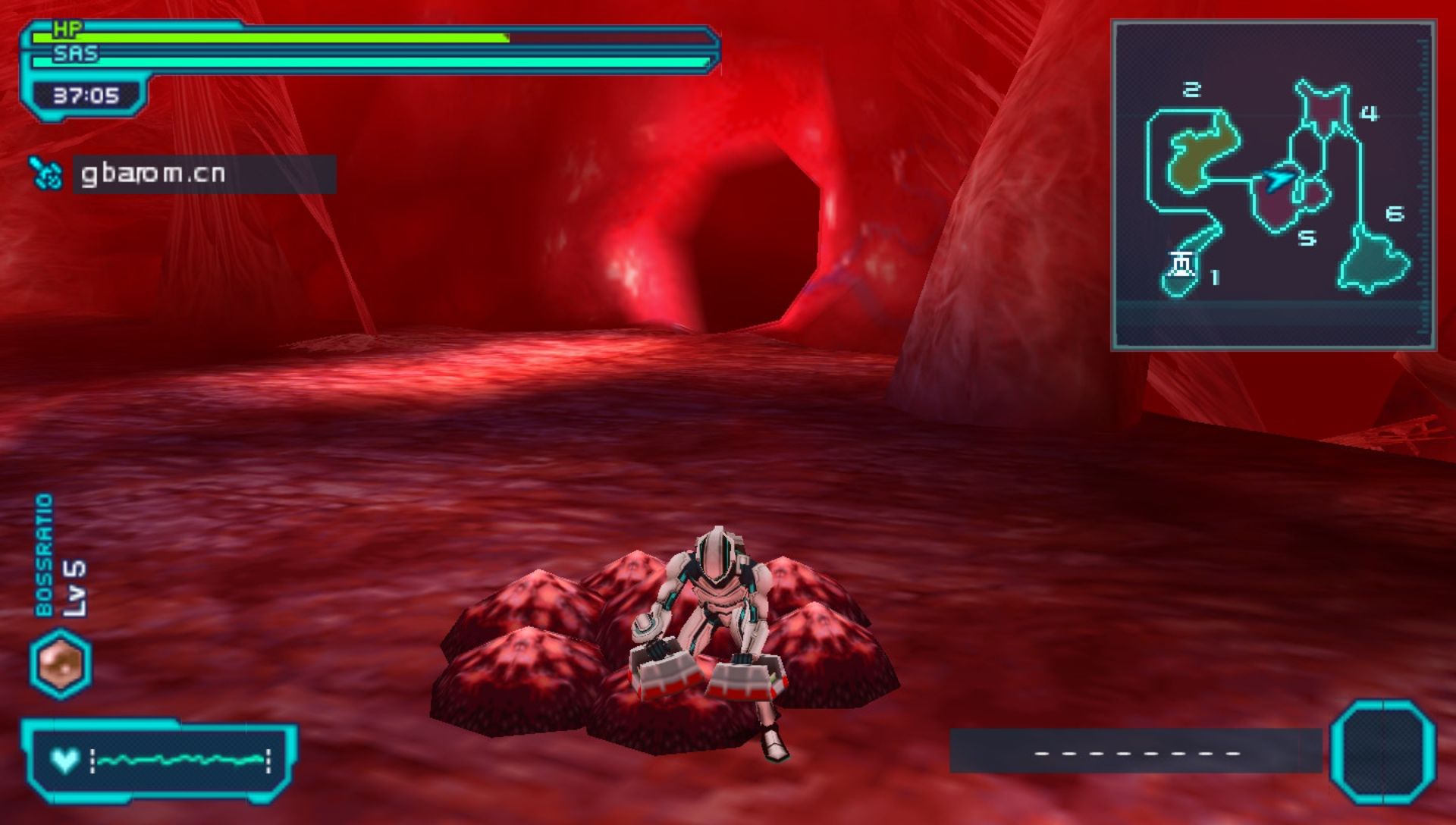
Task: Open the area minimap
Action: [1273, 185]
